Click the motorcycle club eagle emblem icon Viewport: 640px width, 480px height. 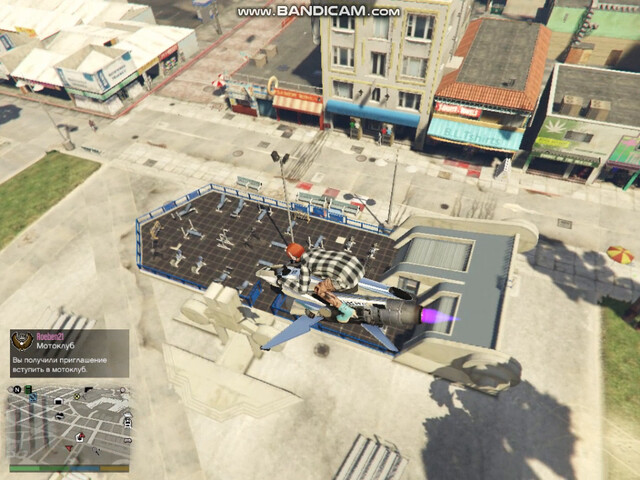coord(22,342)
